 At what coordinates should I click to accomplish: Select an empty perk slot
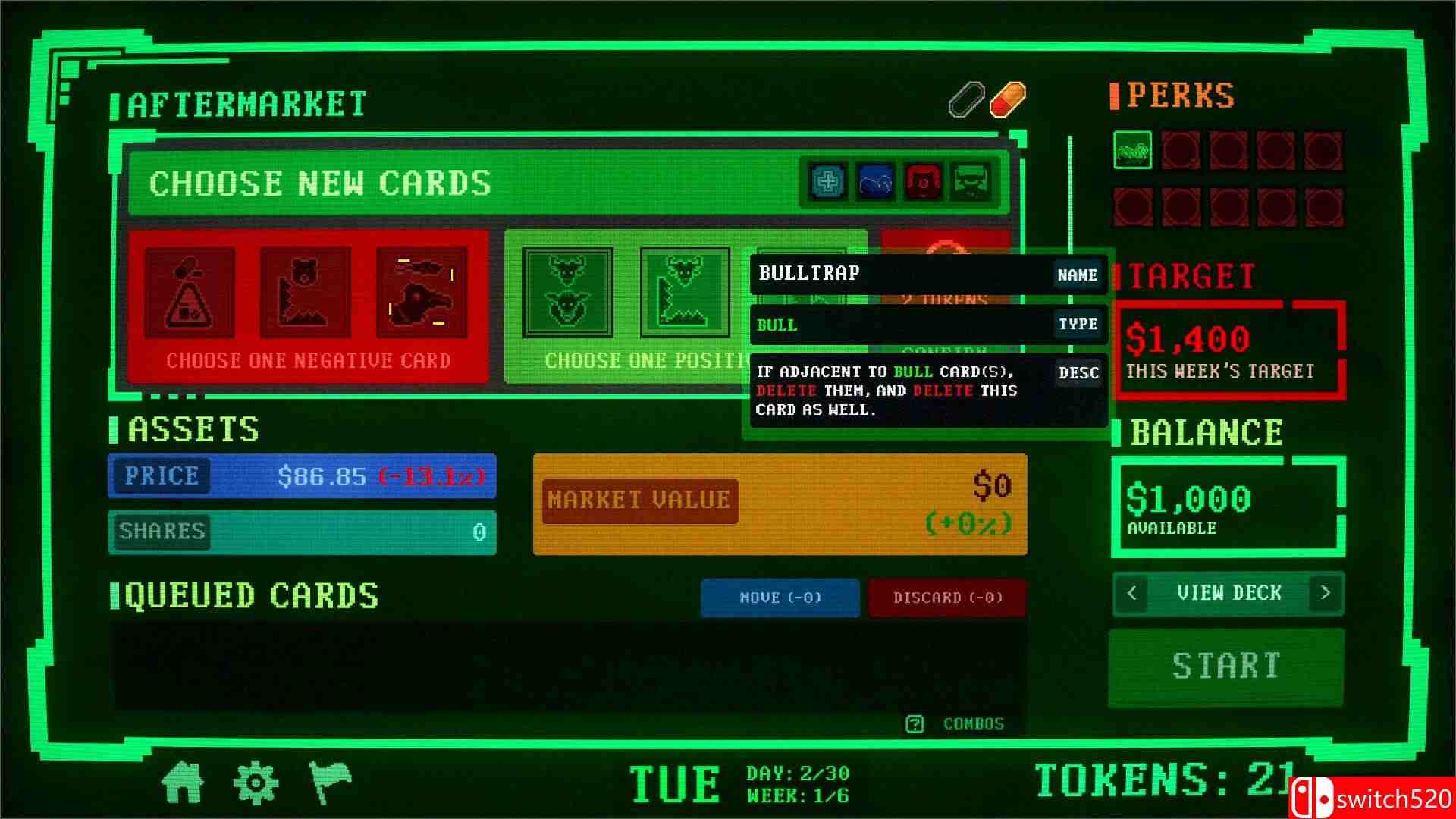[1183, 149]
